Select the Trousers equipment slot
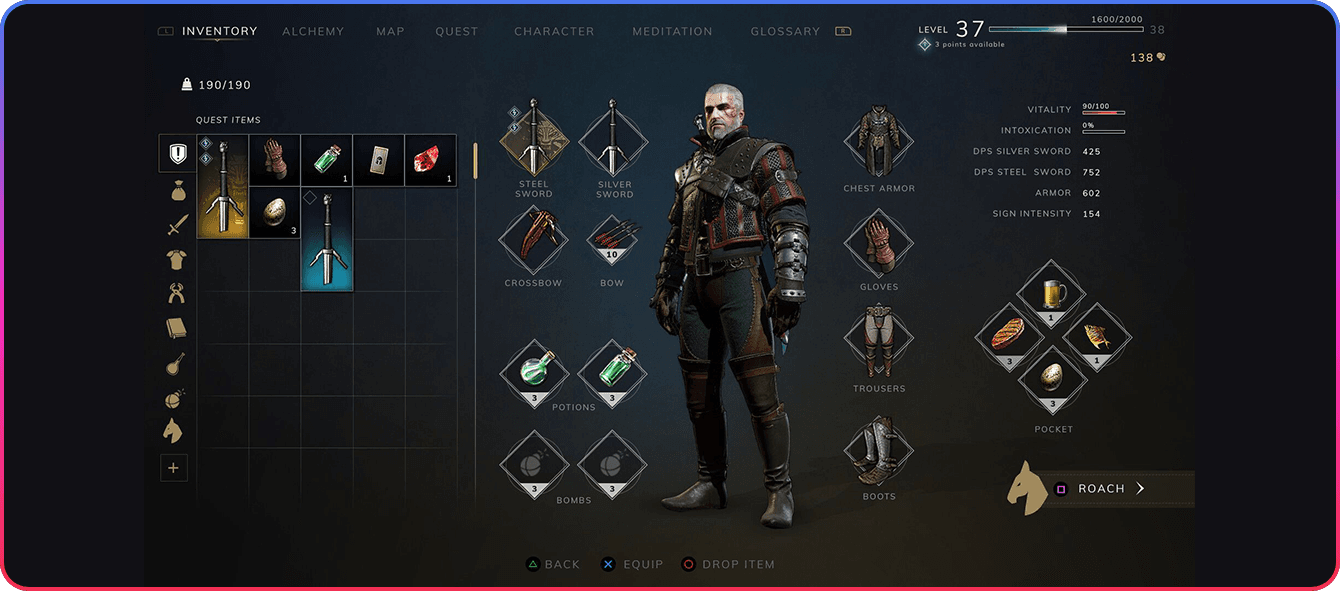This screenshot has width=1340, height=591. (879, 342)
